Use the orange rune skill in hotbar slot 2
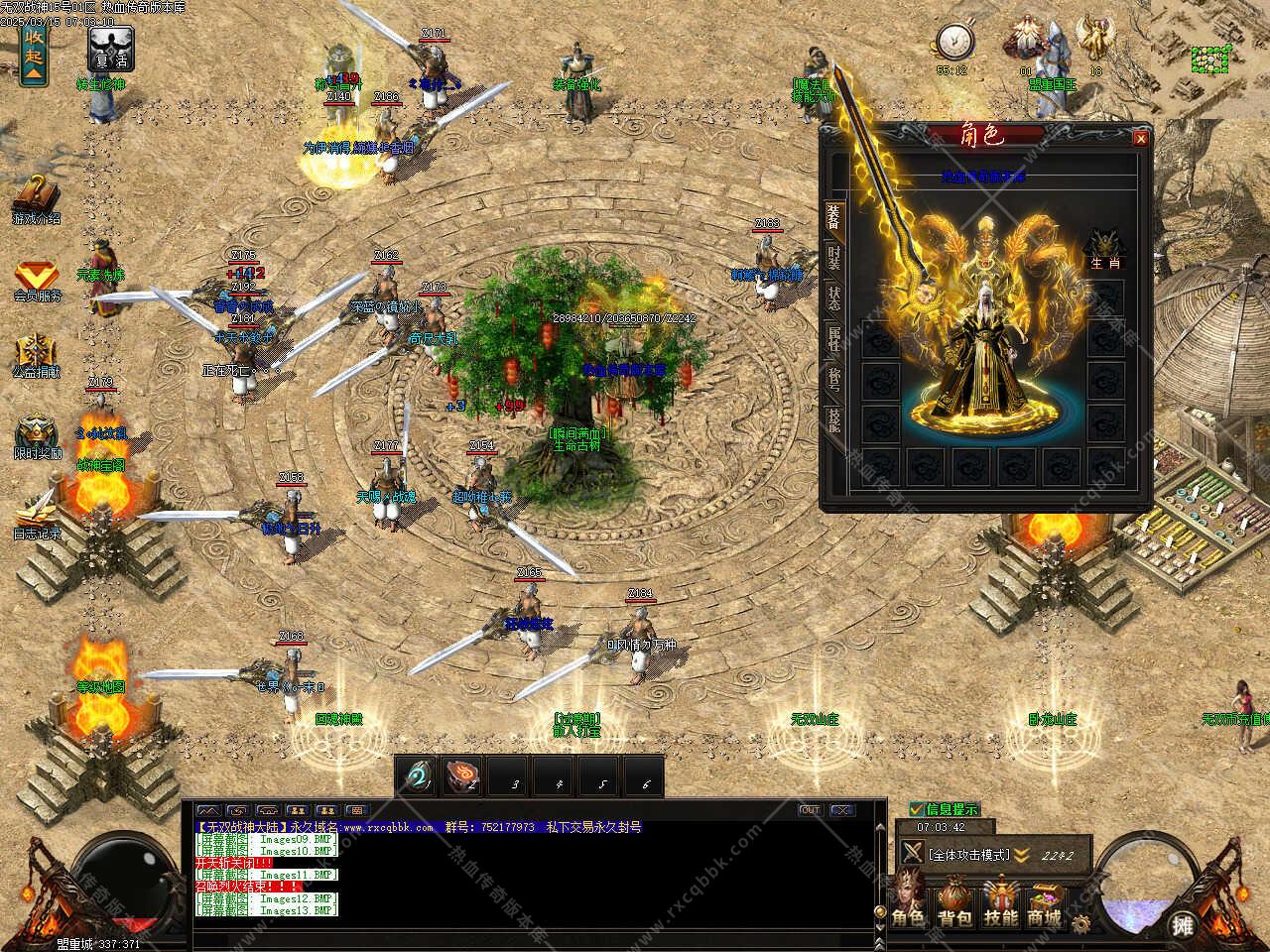The image size is (1270, 952). point(462,777)
